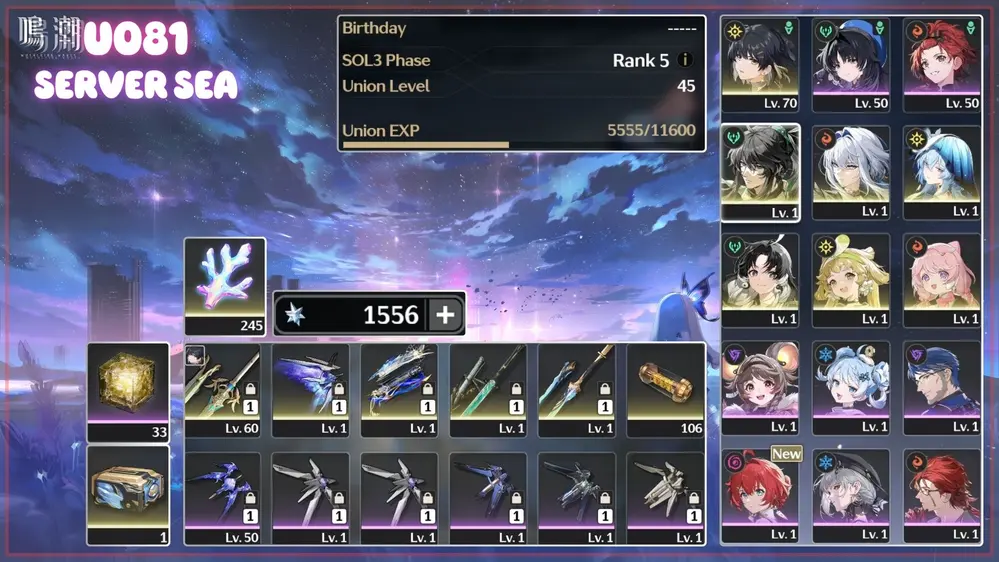Select the red-haired character tagged New
The image size is (999, 562).
pyautogui.click(x=760, y=494)
